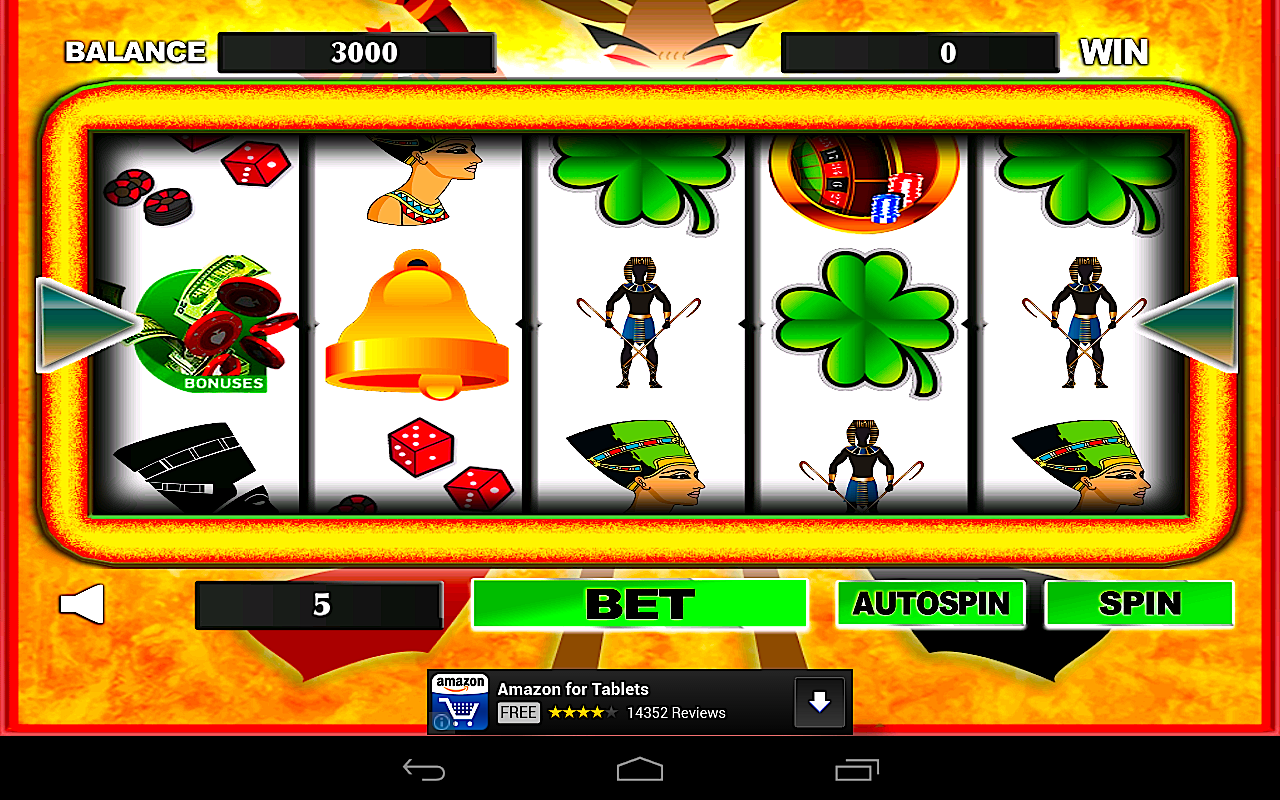This screenshot has width=1280, height=800.
Task: Spin the reels with SPIN button
Action: tap(1139, 603)
